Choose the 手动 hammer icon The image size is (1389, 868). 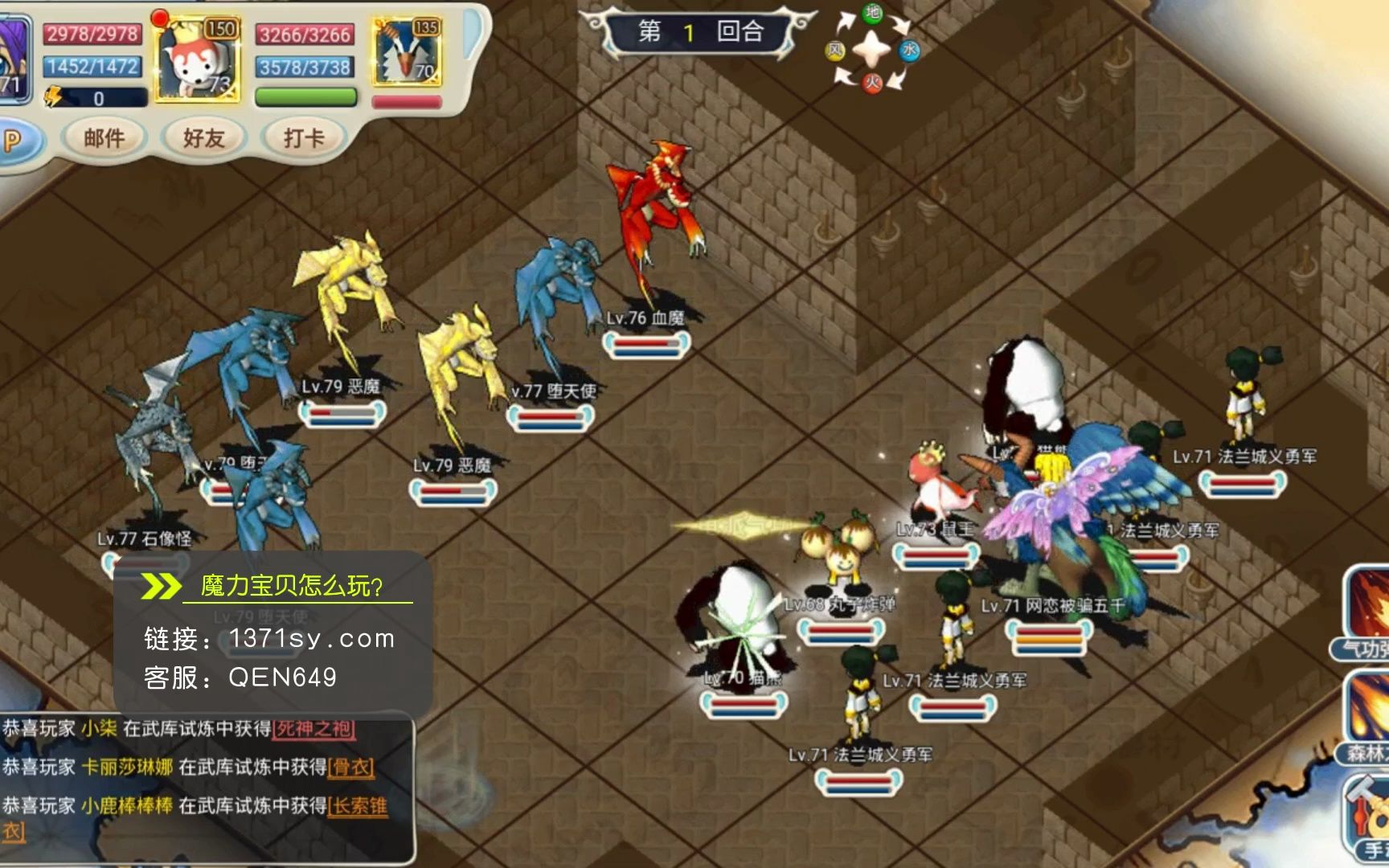pyautogui.click(x=1370, y=813)
